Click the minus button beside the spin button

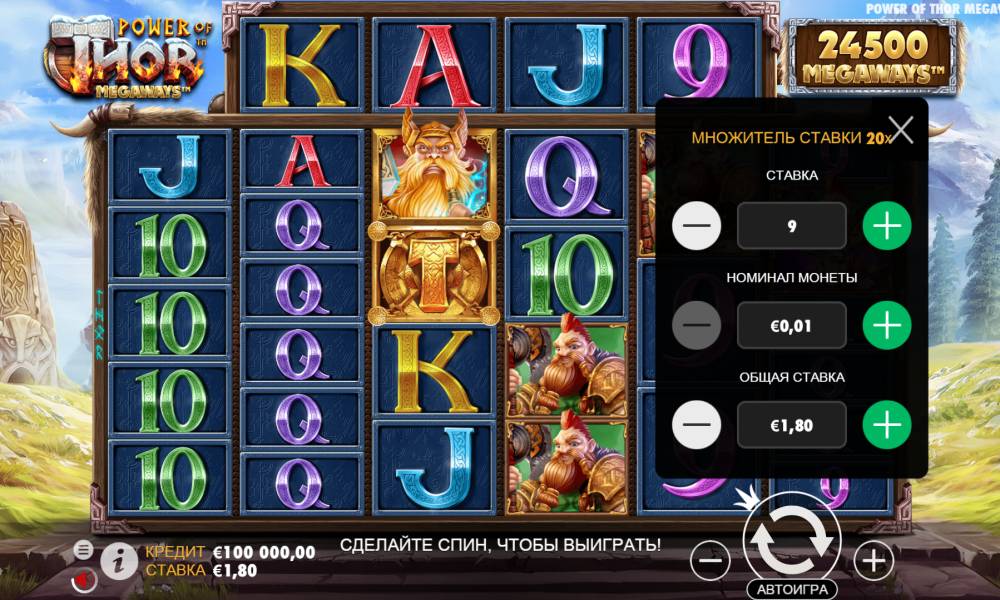coord(710,561)
